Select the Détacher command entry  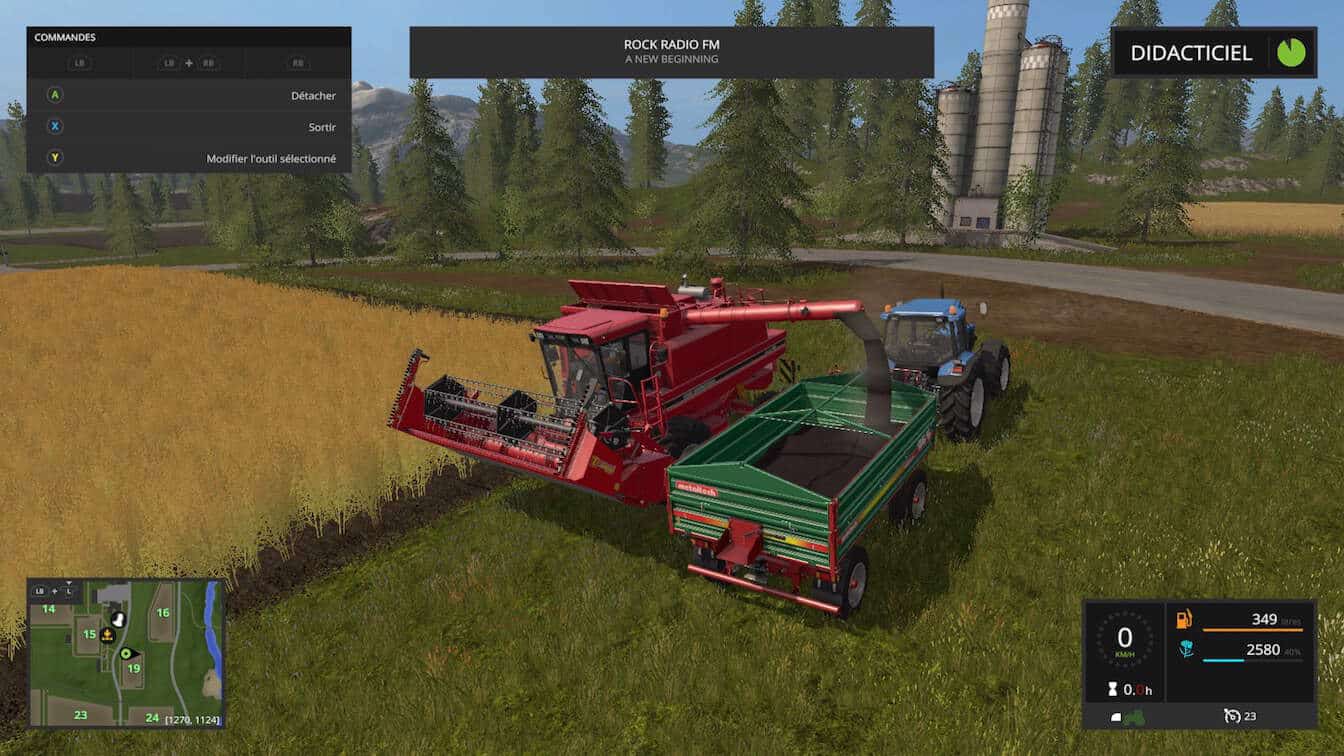coord(189,96)
